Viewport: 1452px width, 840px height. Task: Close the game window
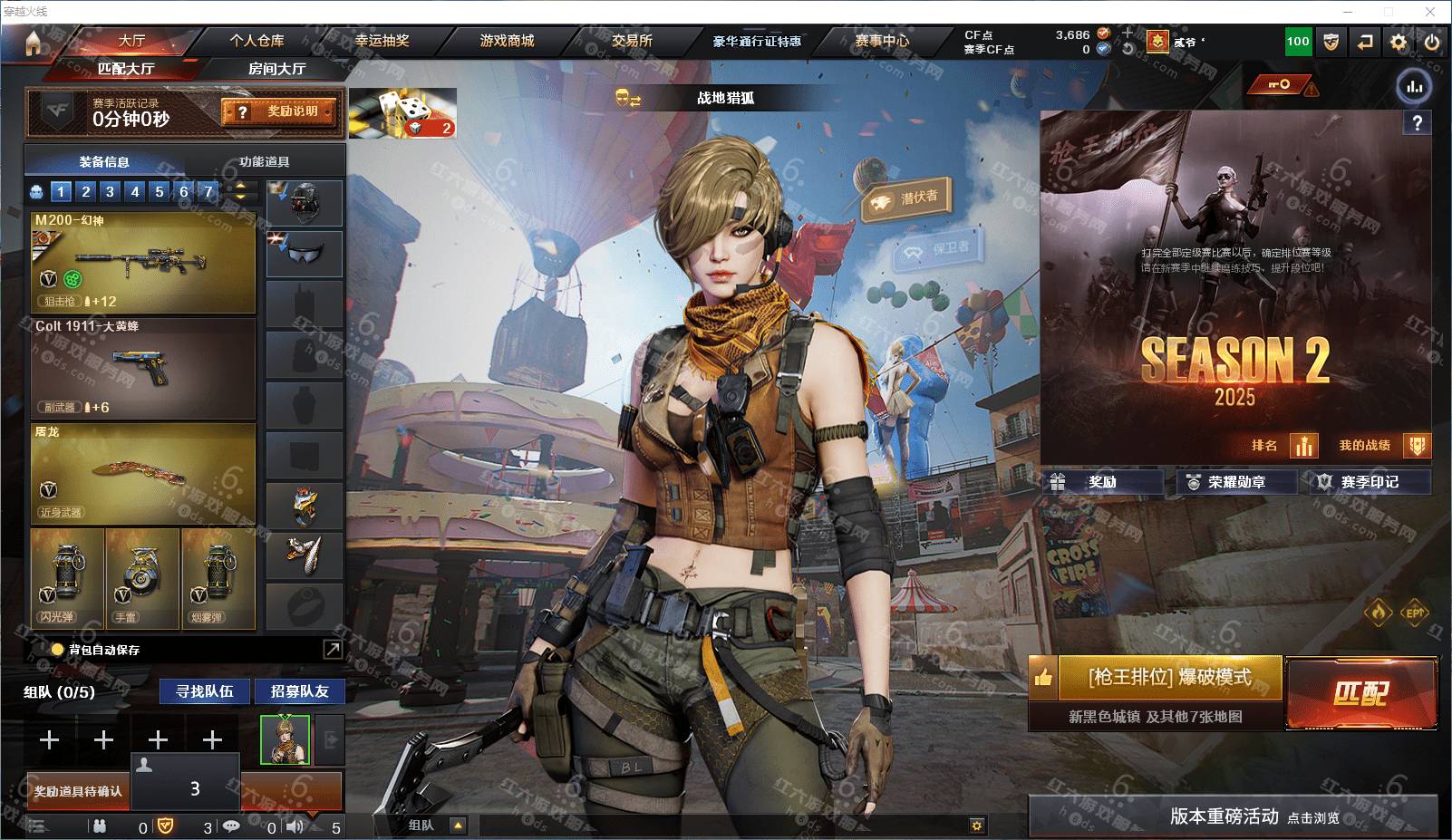coord(1430,12)
